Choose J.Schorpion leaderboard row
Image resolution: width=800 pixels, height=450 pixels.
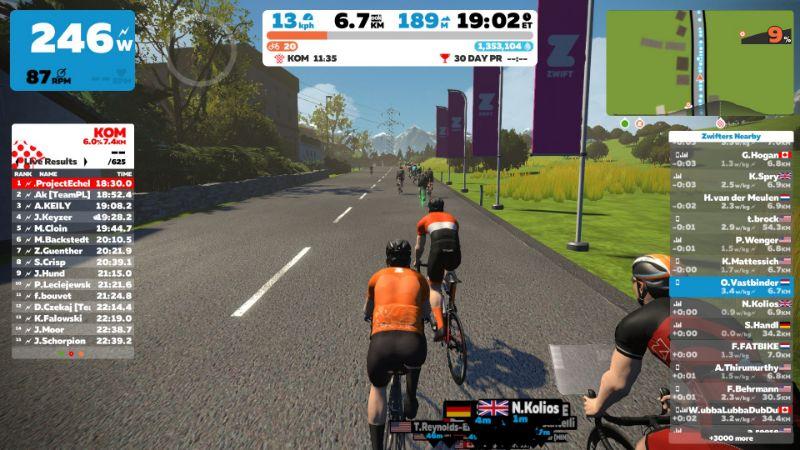pos(72,341)
